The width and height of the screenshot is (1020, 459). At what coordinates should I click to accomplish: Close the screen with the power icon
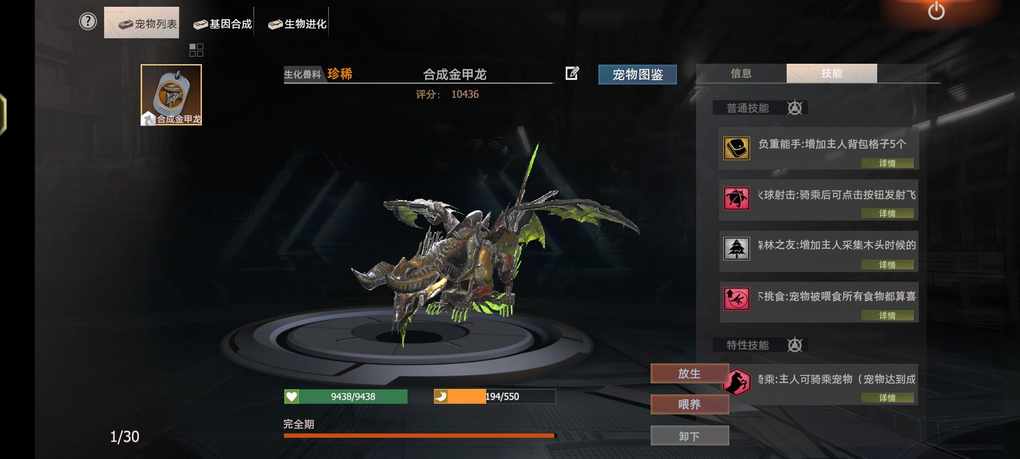[936, 11]
